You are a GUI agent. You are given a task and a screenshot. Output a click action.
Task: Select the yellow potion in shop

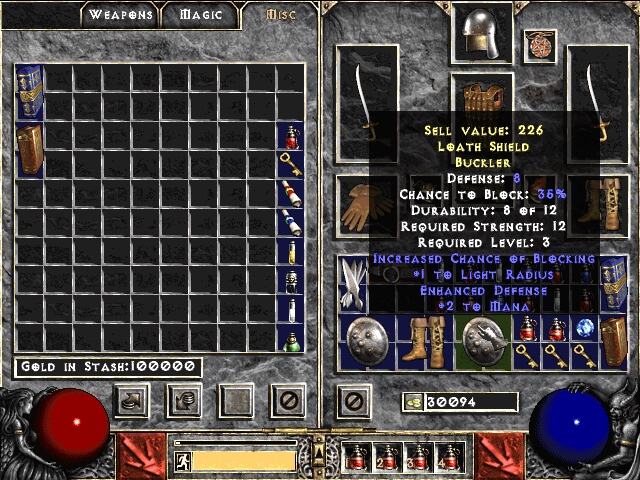(290, 251)
